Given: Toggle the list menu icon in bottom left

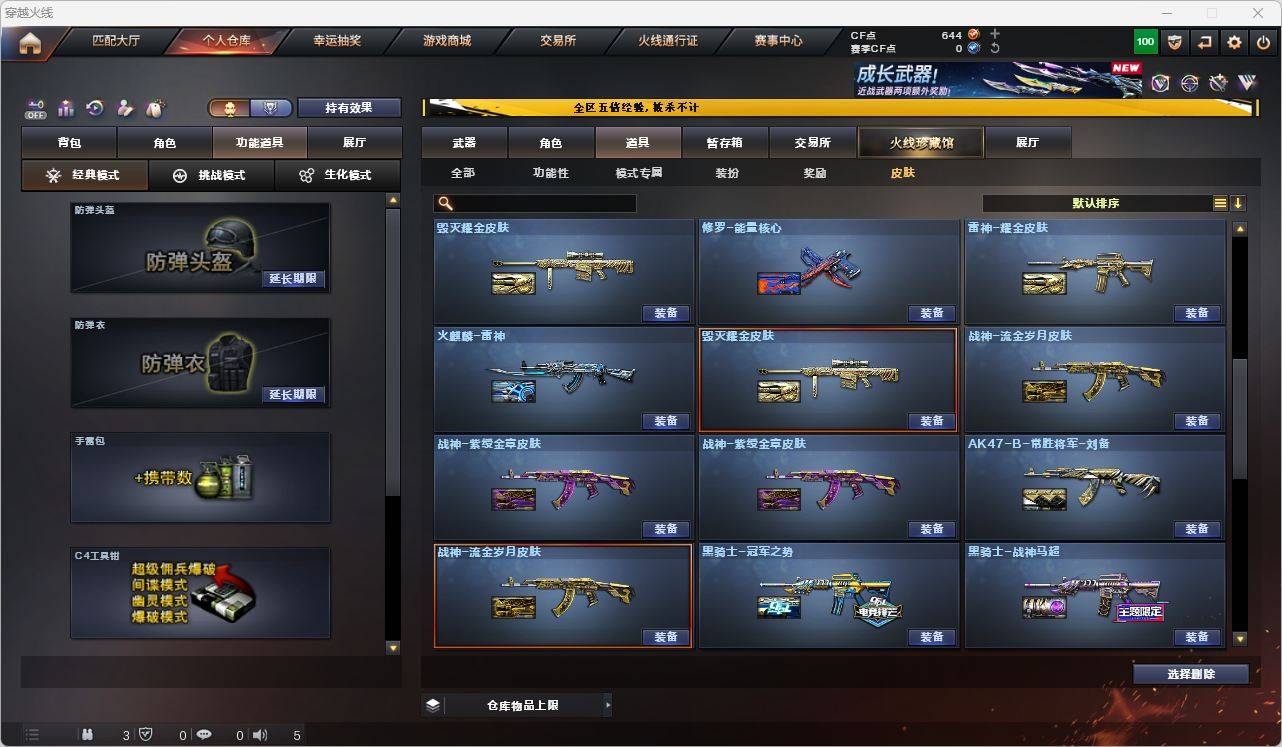Looking at the screenshot, I should coord(33,734).
